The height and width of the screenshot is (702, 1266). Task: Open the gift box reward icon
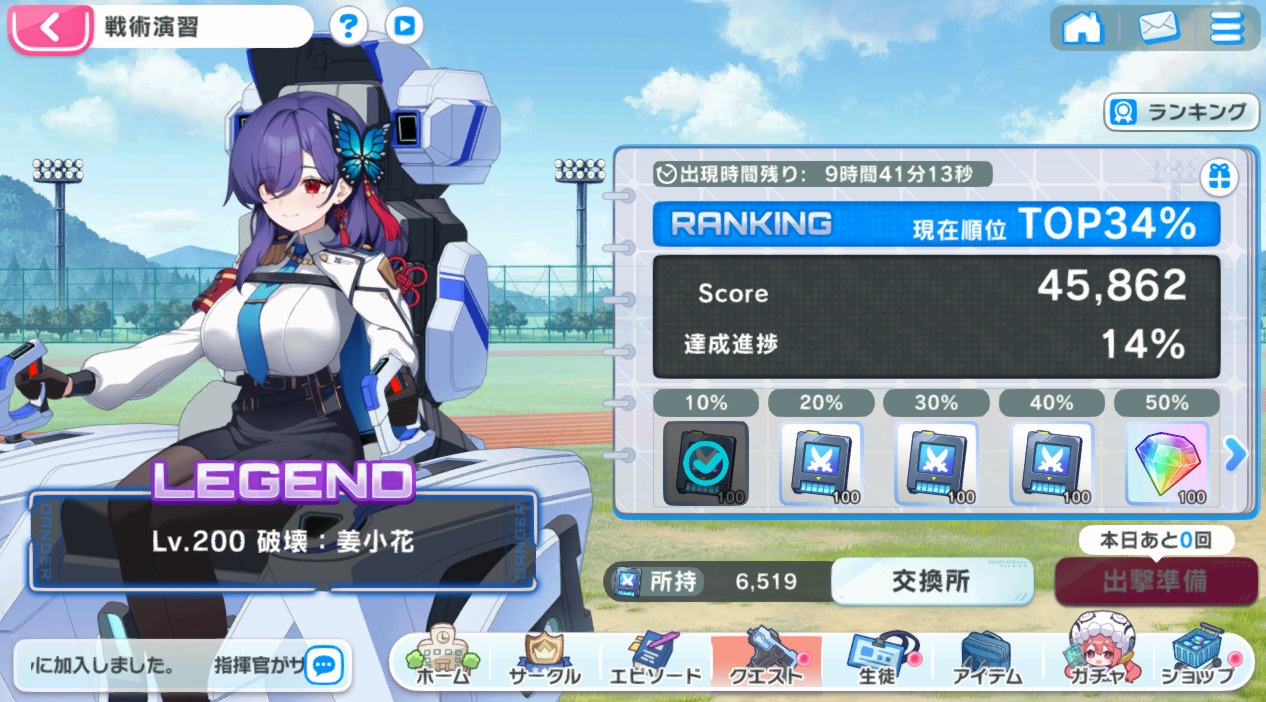click(x=1219, y=178)
